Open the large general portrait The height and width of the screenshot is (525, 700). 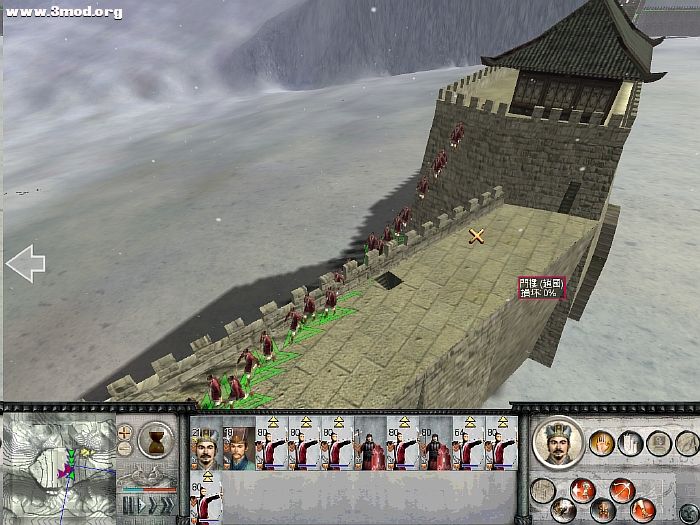click(558, 441)
